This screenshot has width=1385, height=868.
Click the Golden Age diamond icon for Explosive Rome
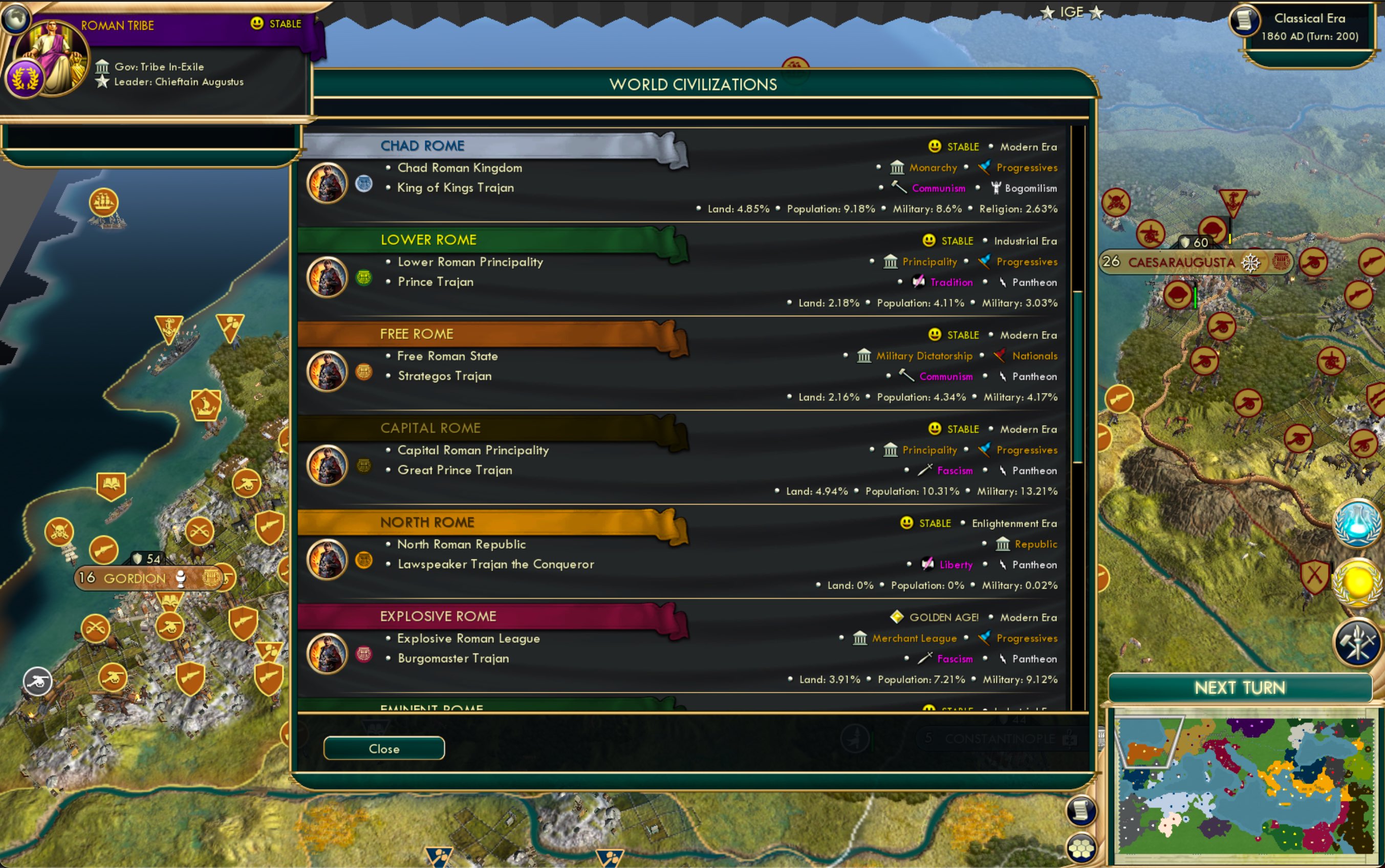coord(897,617)
